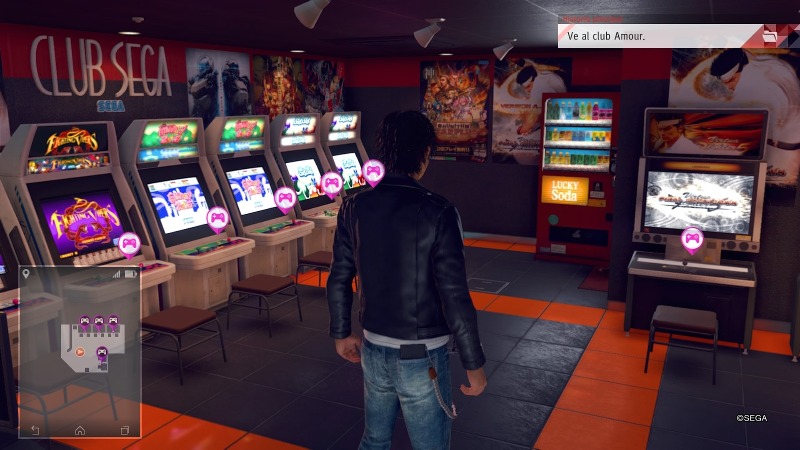Tap the minimap's home button
Screen dimensions: 800x450
pyautogui.click(x=80, y=429)
